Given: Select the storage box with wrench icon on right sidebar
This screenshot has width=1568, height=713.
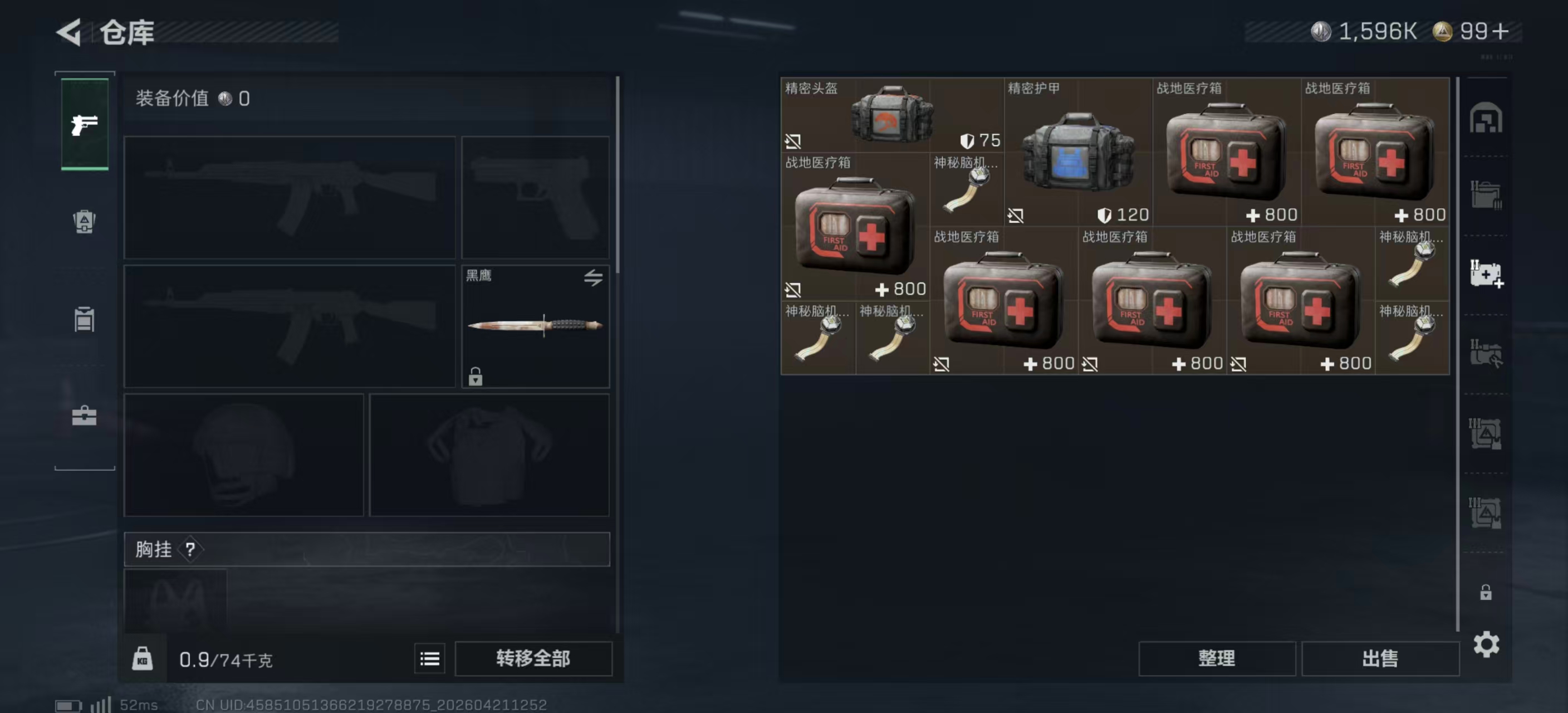Looking at the screenshot, I should click(x=1487, y=352).
